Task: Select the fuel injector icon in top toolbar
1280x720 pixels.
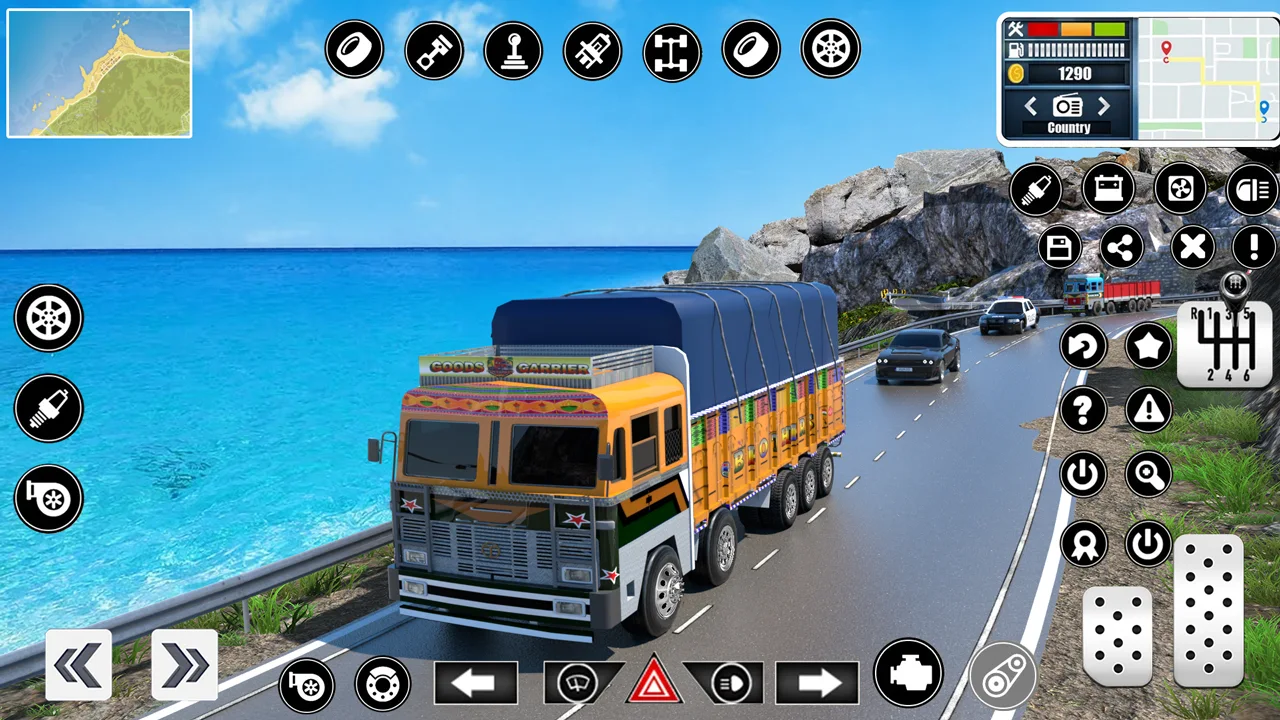Action: (593, 50)
